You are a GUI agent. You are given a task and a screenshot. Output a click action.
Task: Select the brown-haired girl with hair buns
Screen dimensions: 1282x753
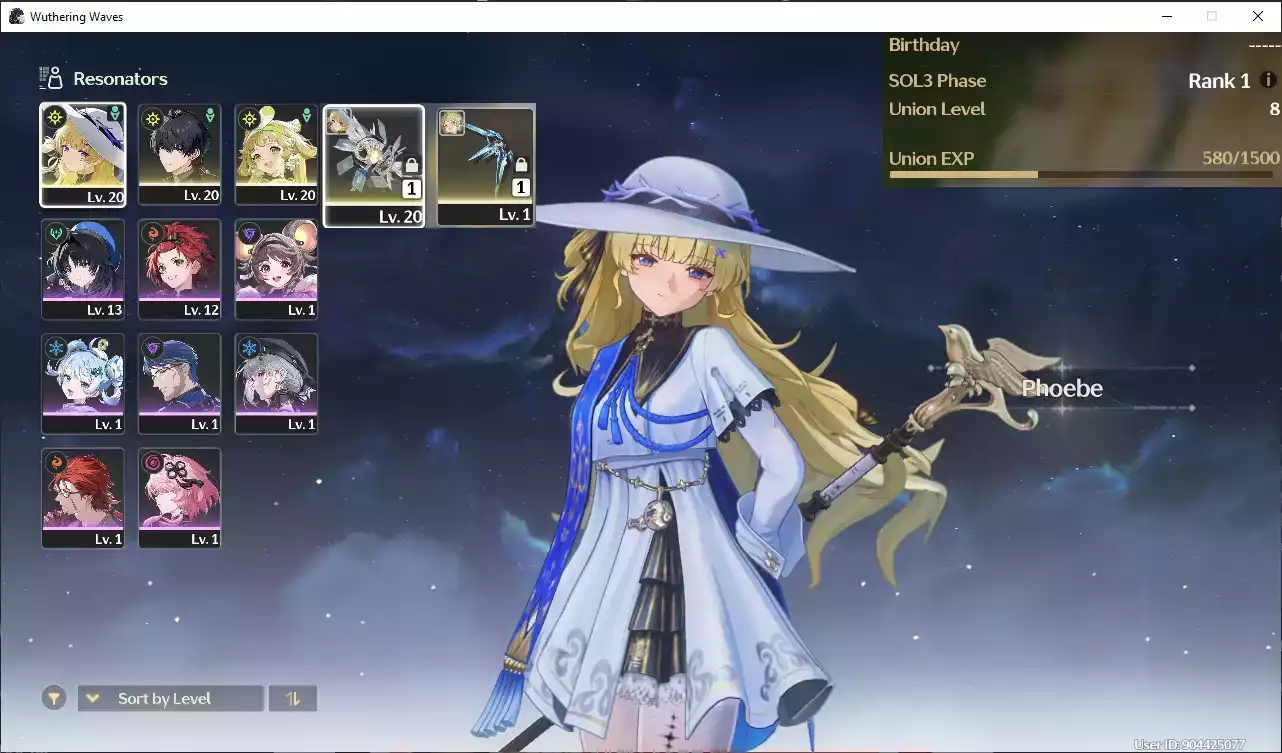tap(277, 269)
